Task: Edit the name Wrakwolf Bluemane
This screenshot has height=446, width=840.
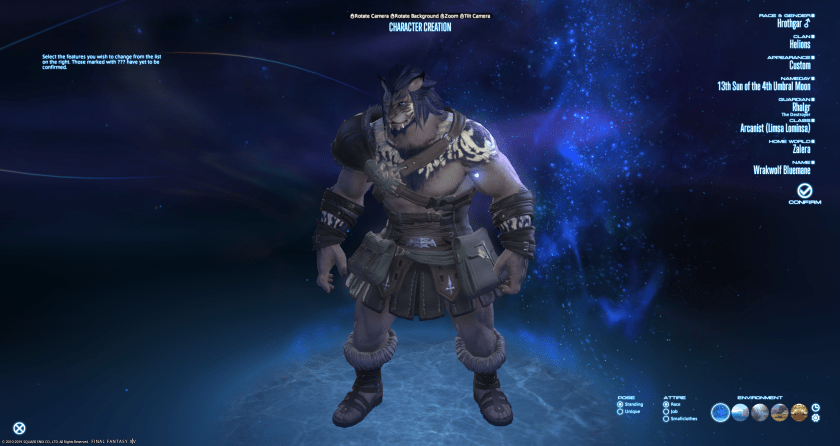Action: click(781, 170)
